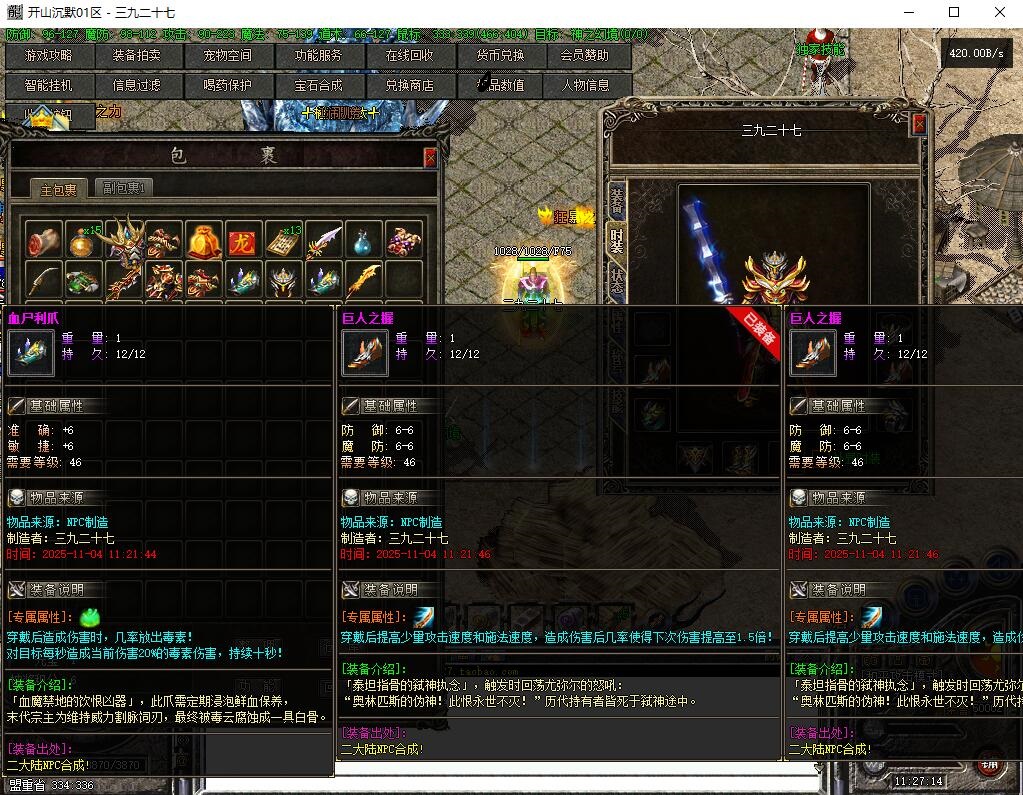Open the 人物信息 character info panel
Image resolution: width=1023 pixels, height=795 pixels.
(585, 86)
